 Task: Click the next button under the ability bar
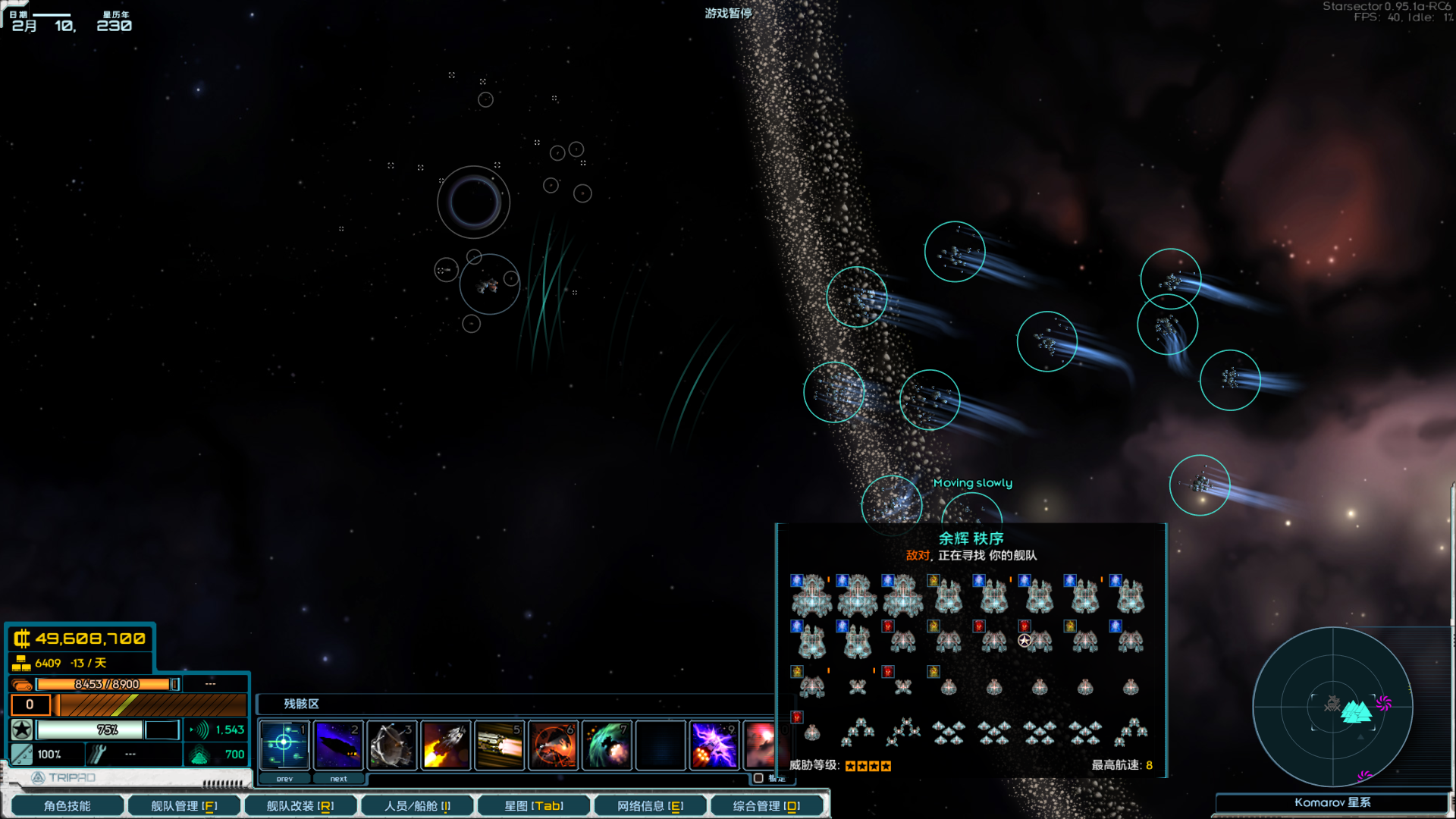coord(338,779)
